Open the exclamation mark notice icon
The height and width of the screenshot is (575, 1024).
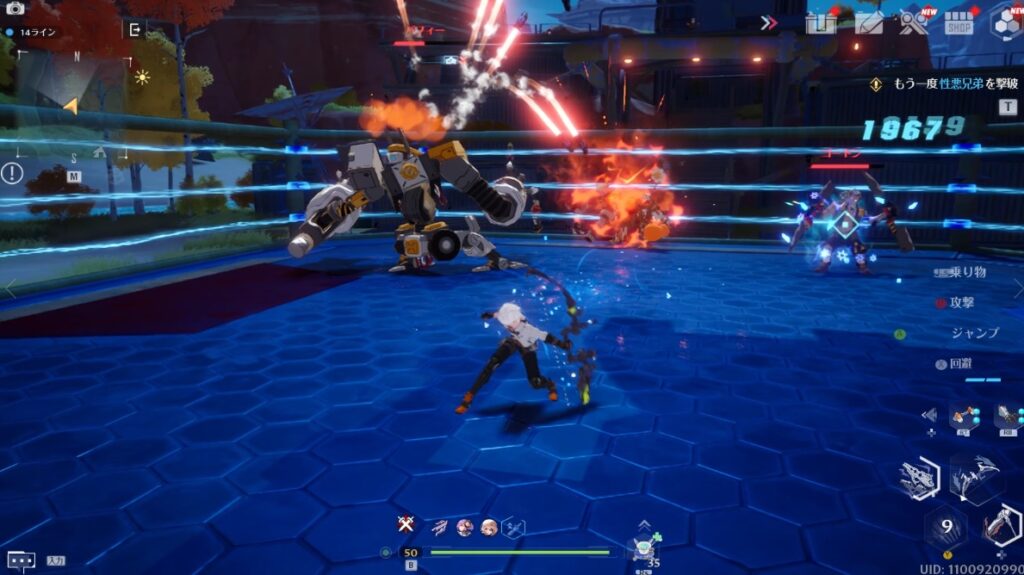coord(12,173)
